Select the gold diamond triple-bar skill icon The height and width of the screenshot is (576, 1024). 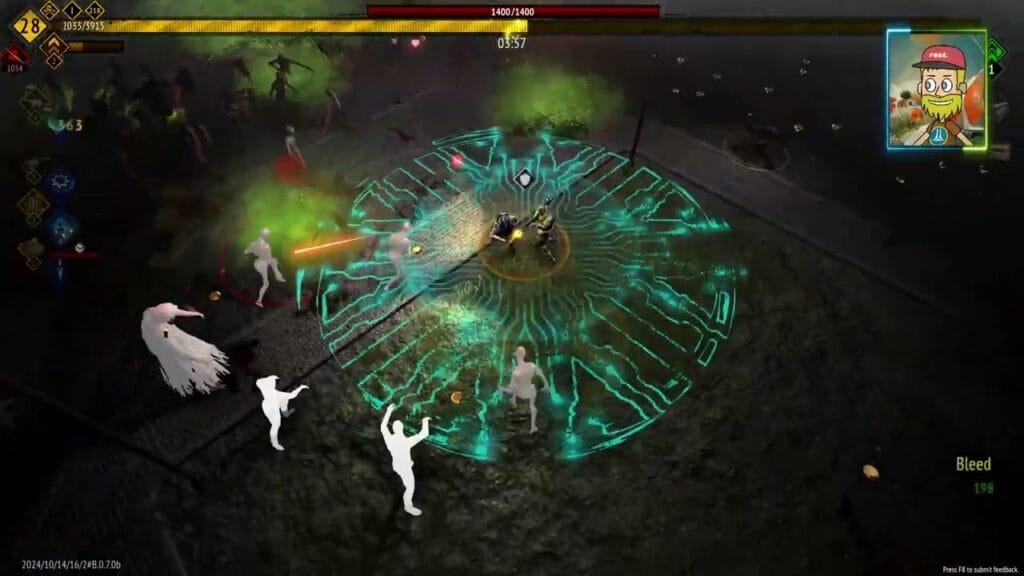[34, 207]
